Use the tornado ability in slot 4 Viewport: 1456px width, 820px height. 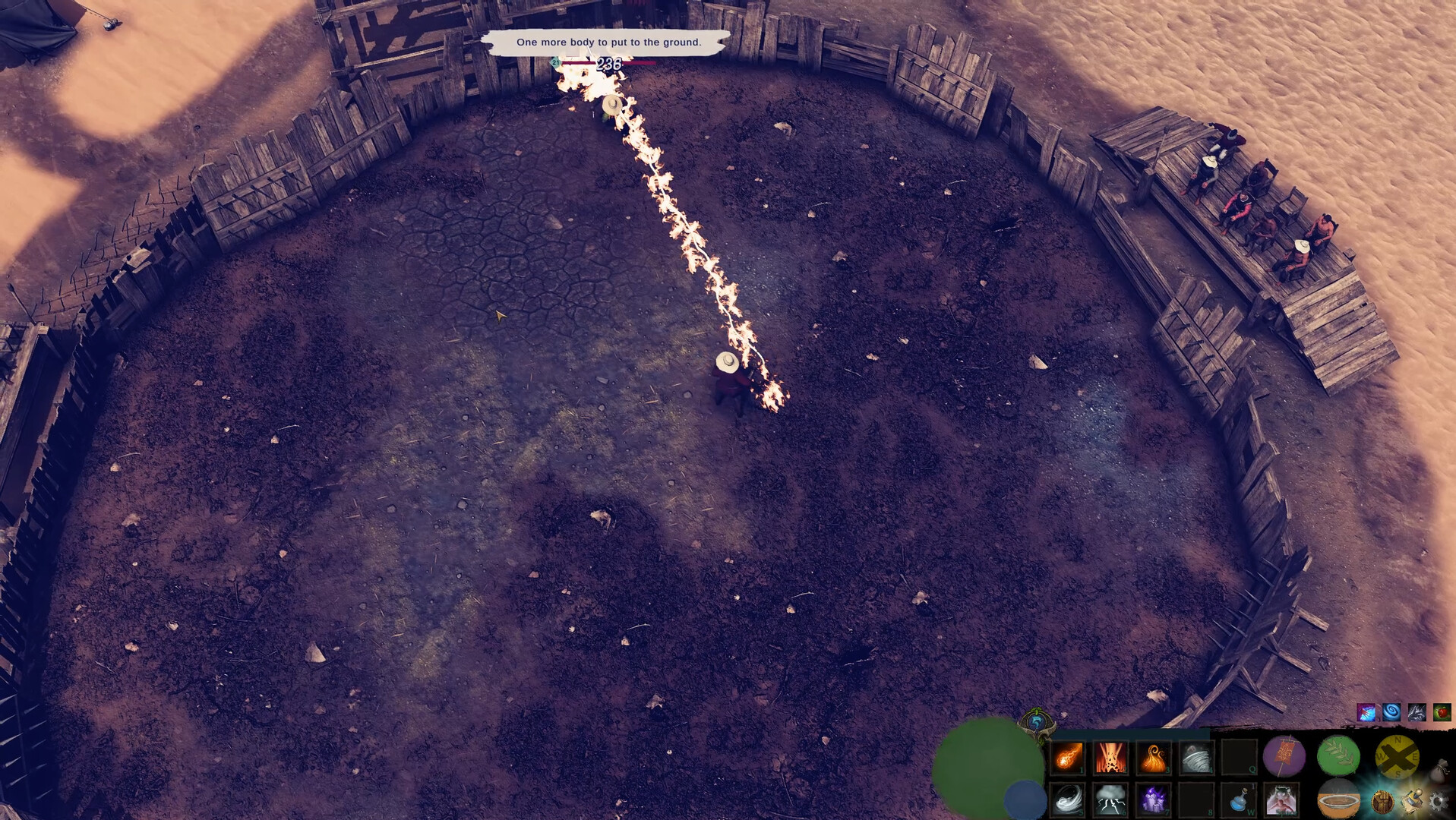click(x=1195, y=756)
